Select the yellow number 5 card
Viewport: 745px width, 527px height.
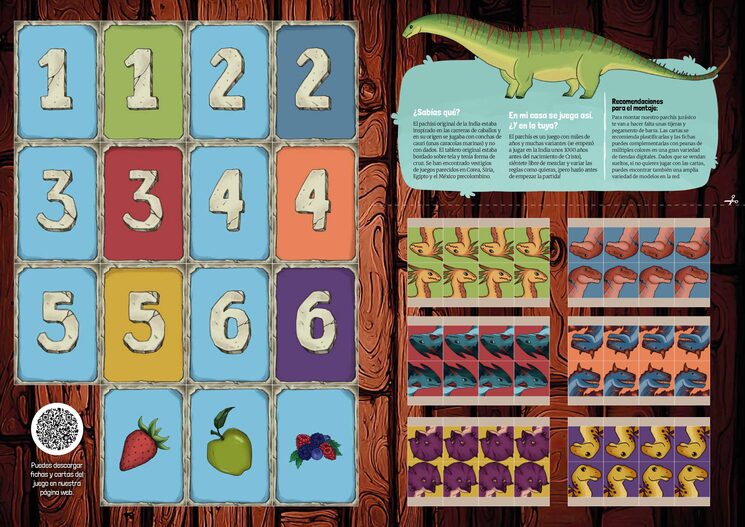144,325
